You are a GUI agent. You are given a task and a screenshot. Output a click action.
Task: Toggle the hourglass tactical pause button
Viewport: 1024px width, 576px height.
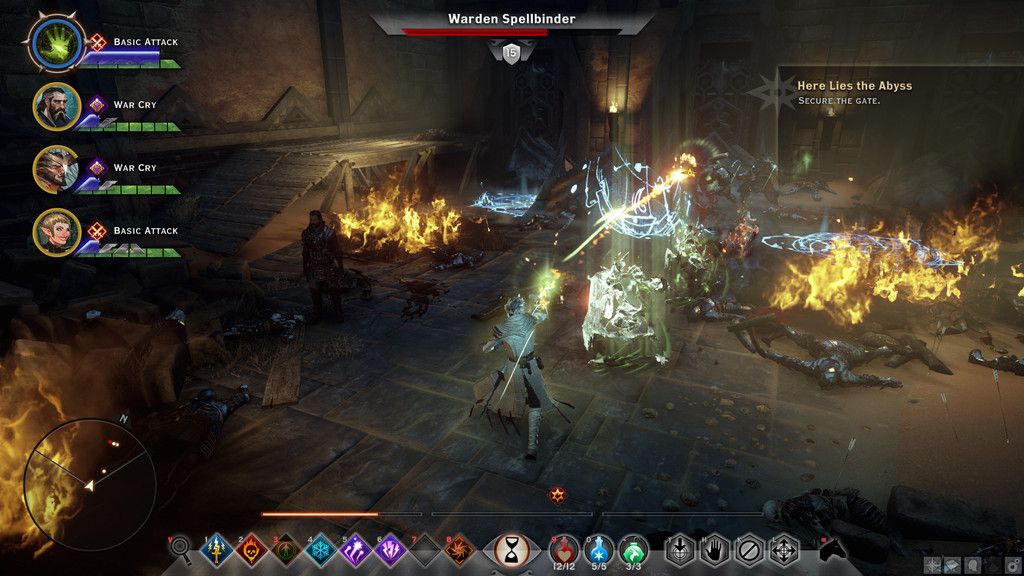pyautogui.click(x=512, y=549)
